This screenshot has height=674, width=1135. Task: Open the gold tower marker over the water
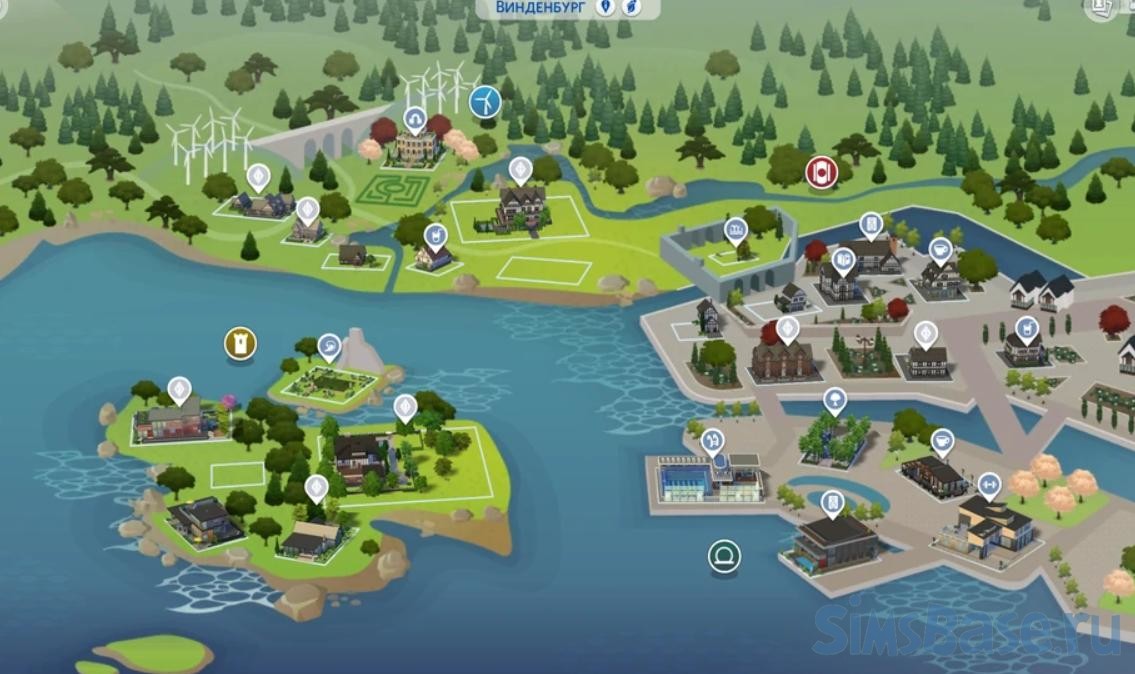coord(240,344)
